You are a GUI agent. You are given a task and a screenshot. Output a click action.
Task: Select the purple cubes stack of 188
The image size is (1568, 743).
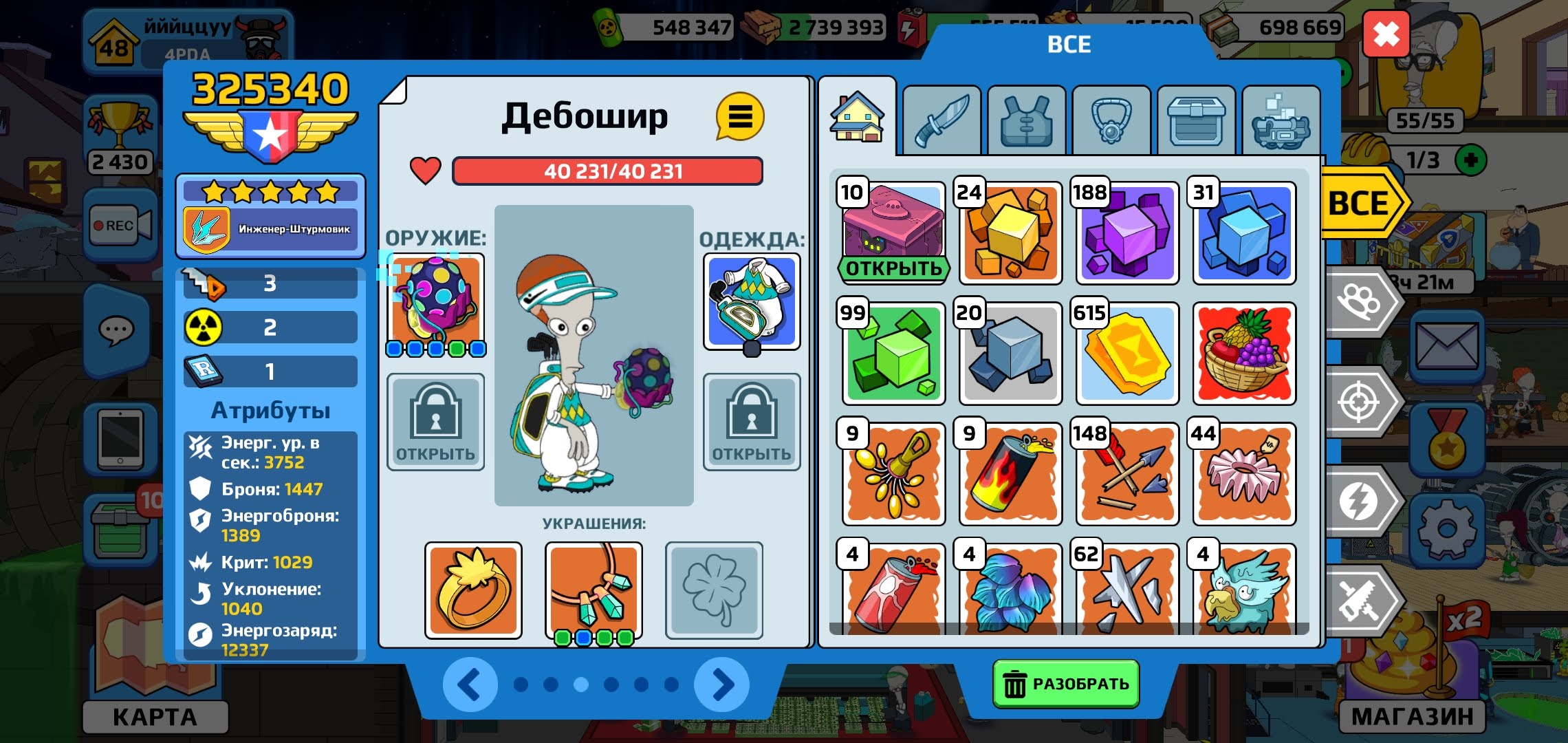pyautogui.click(x=1127, y=234)
